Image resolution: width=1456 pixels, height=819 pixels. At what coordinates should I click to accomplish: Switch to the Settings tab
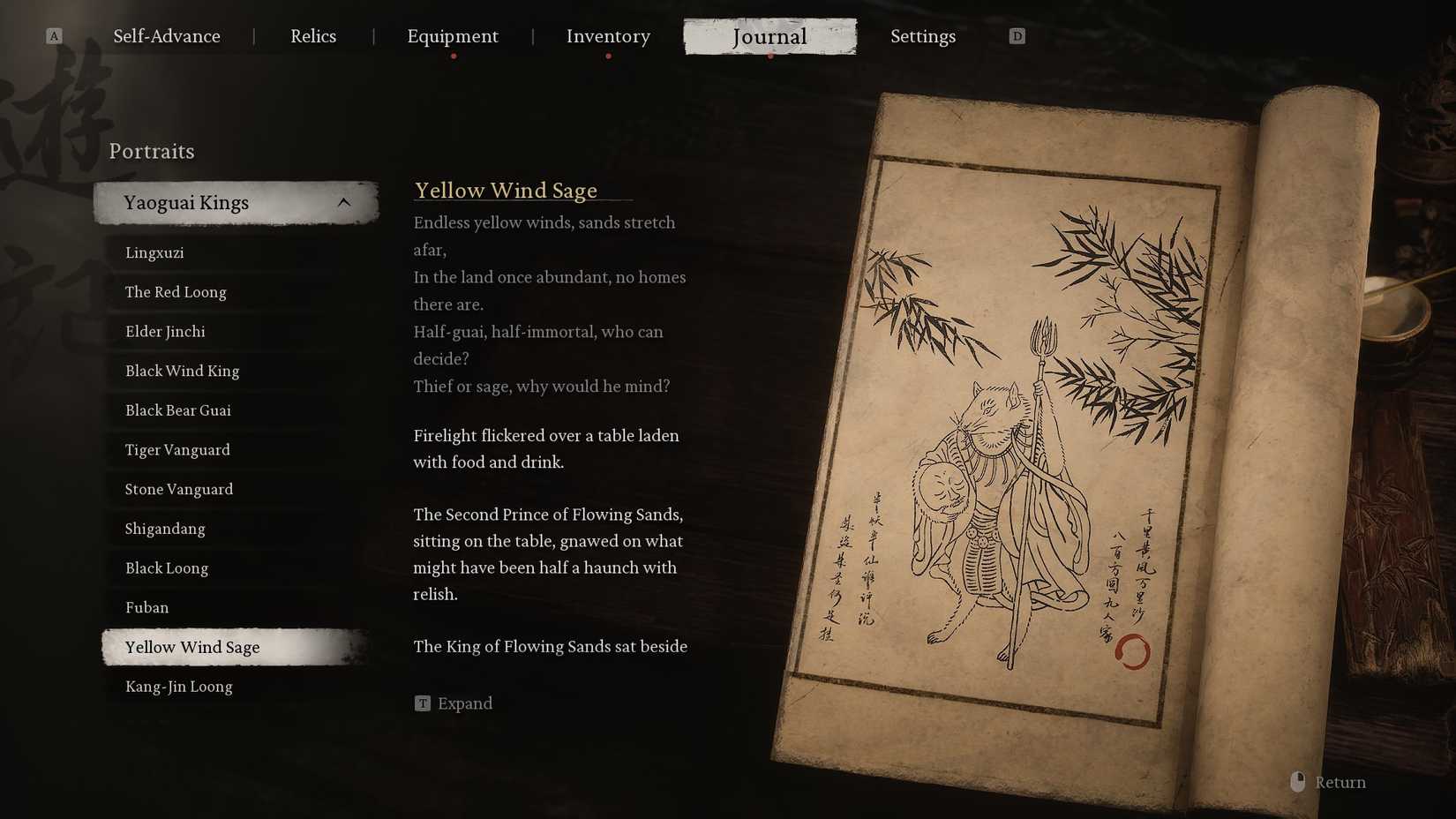coord(923,36)
